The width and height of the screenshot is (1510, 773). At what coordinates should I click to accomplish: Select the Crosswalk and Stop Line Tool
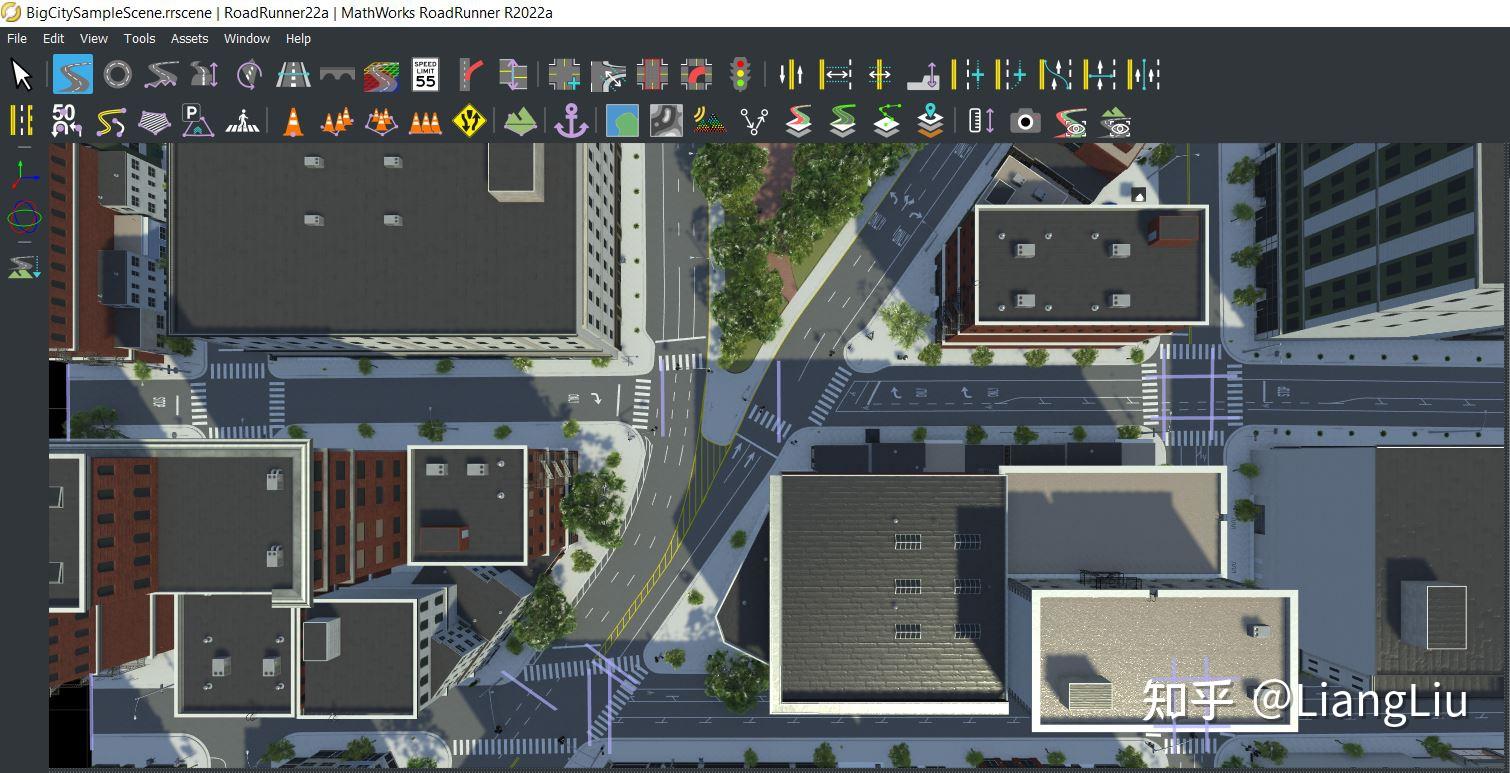(x=243, y=120)
